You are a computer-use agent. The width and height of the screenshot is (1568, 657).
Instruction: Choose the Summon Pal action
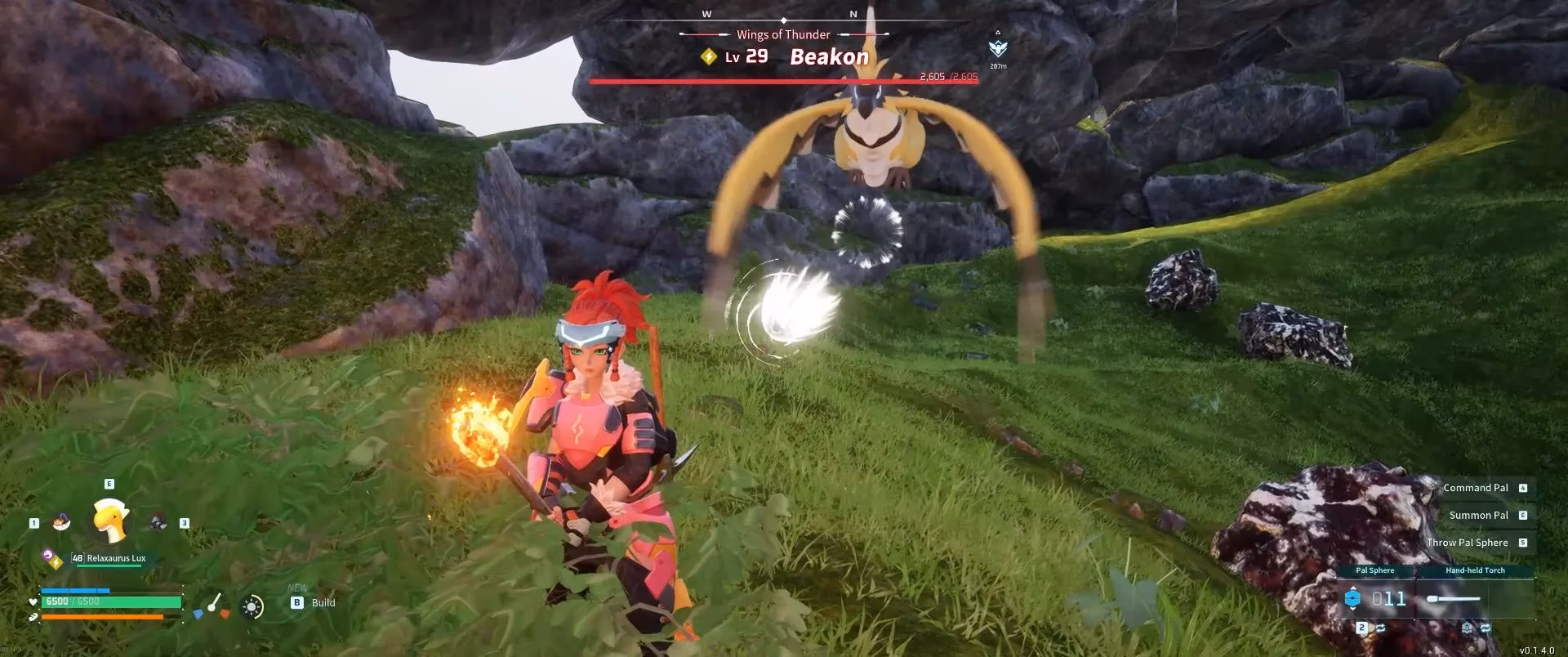pos(1480,515)
